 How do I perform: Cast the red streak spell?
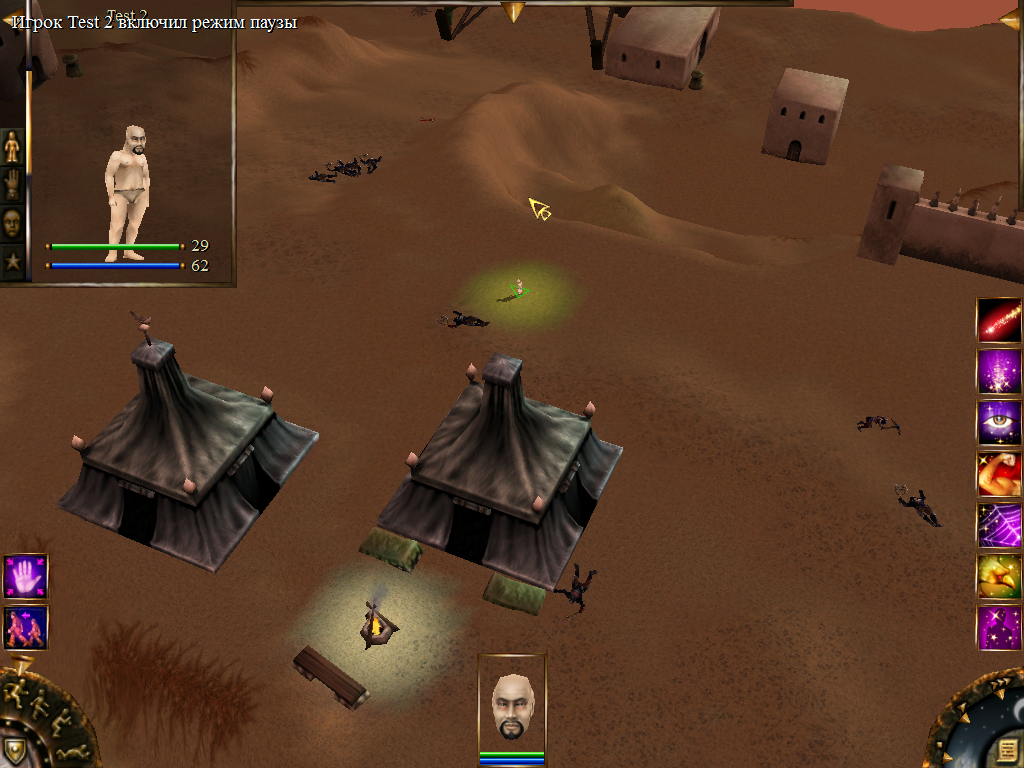pyautogui.click(x=998, y=320)
